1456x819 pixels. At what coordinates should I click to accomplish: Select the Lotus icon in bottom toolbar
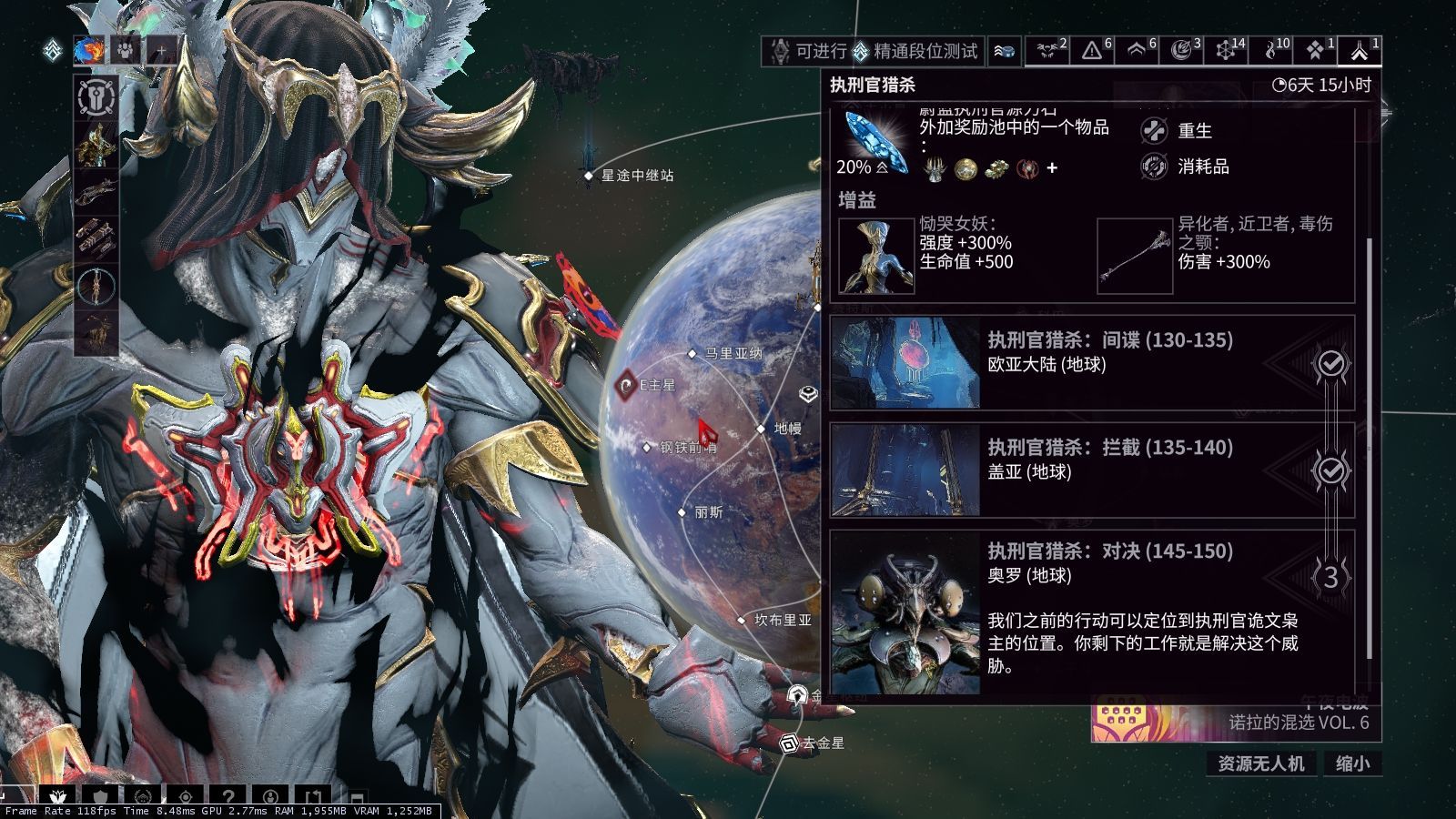coord(58,795)
